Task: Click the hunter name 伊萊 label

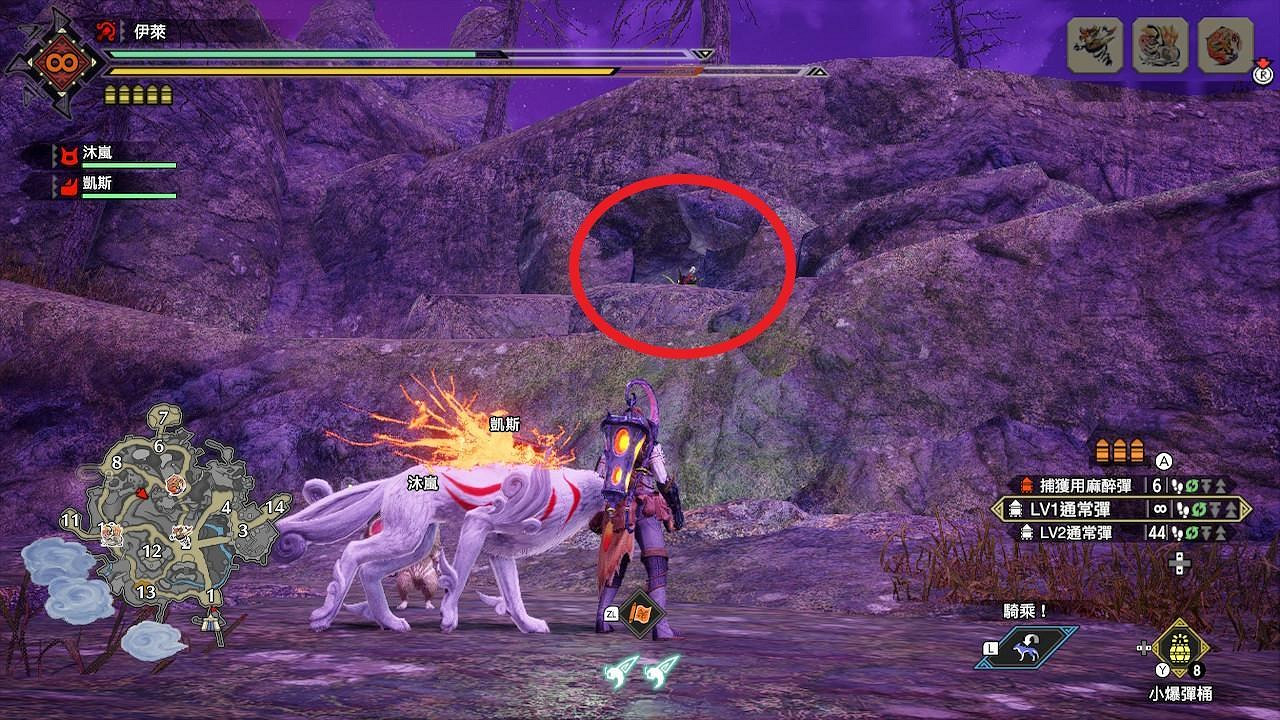Action: point(149,30)
